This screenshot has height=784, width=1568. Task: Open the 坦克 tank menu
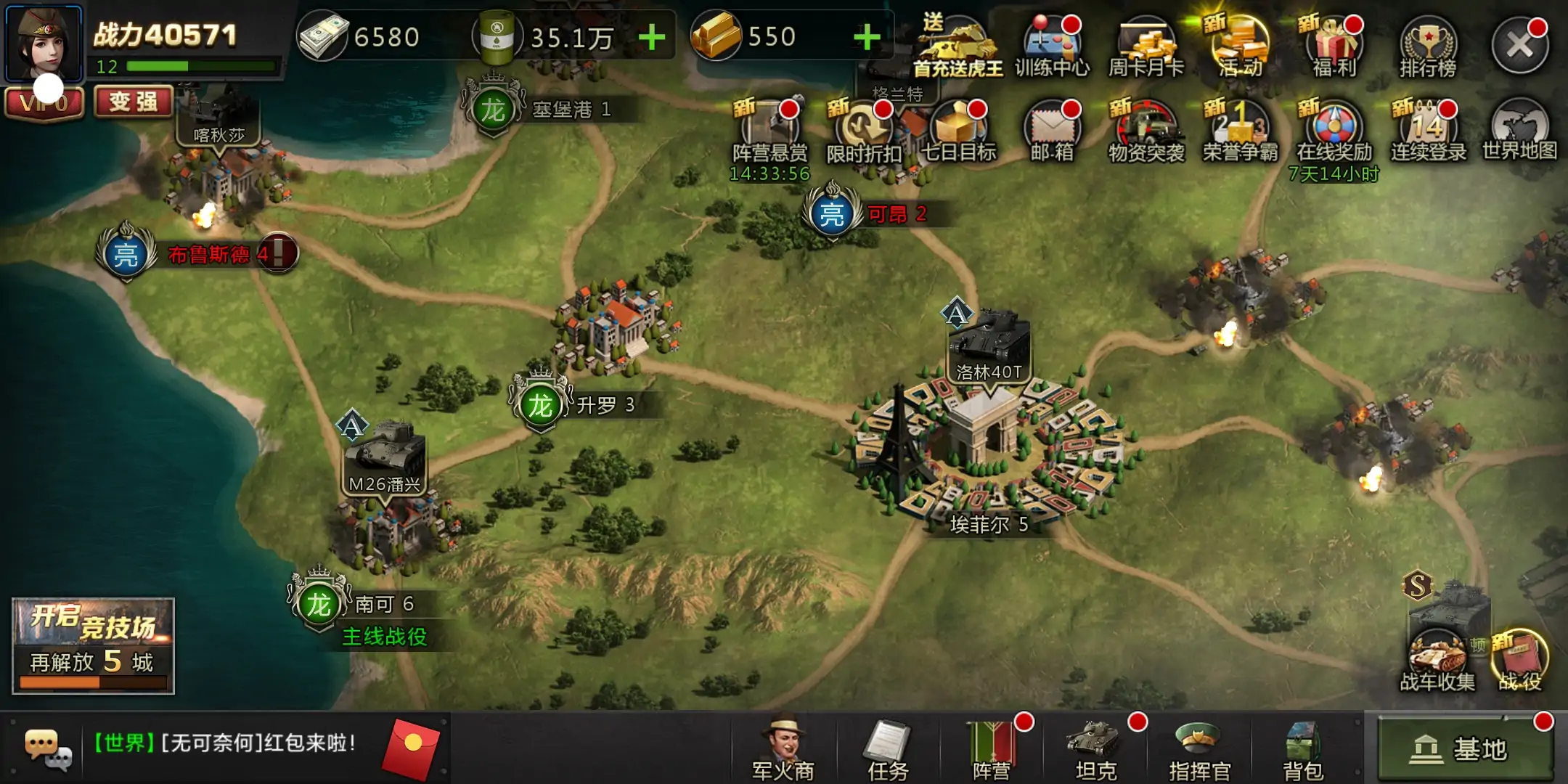point(1095,749)
